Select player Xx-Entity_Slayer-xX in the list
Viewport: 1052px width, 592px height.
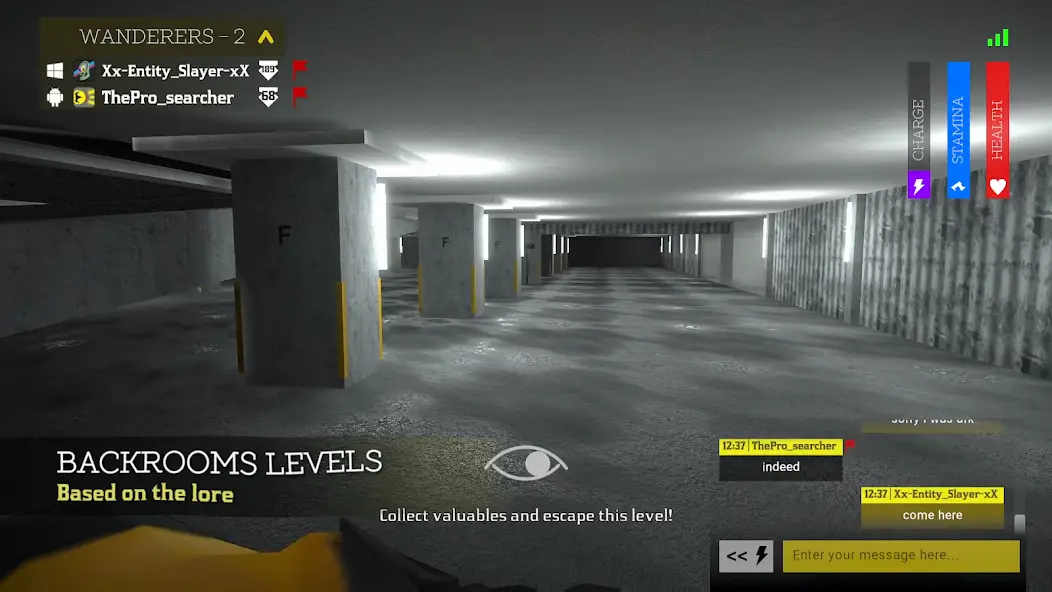tap(175, 71)
